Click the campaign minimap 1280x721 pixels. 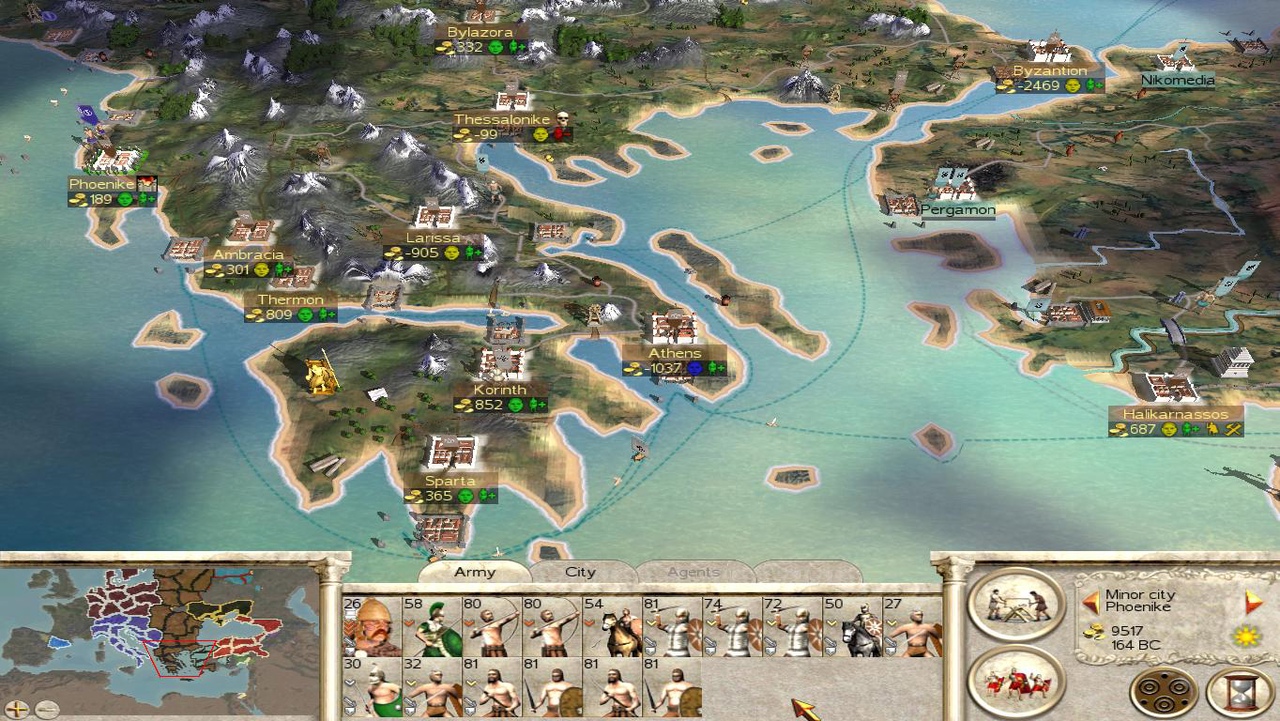160,632
